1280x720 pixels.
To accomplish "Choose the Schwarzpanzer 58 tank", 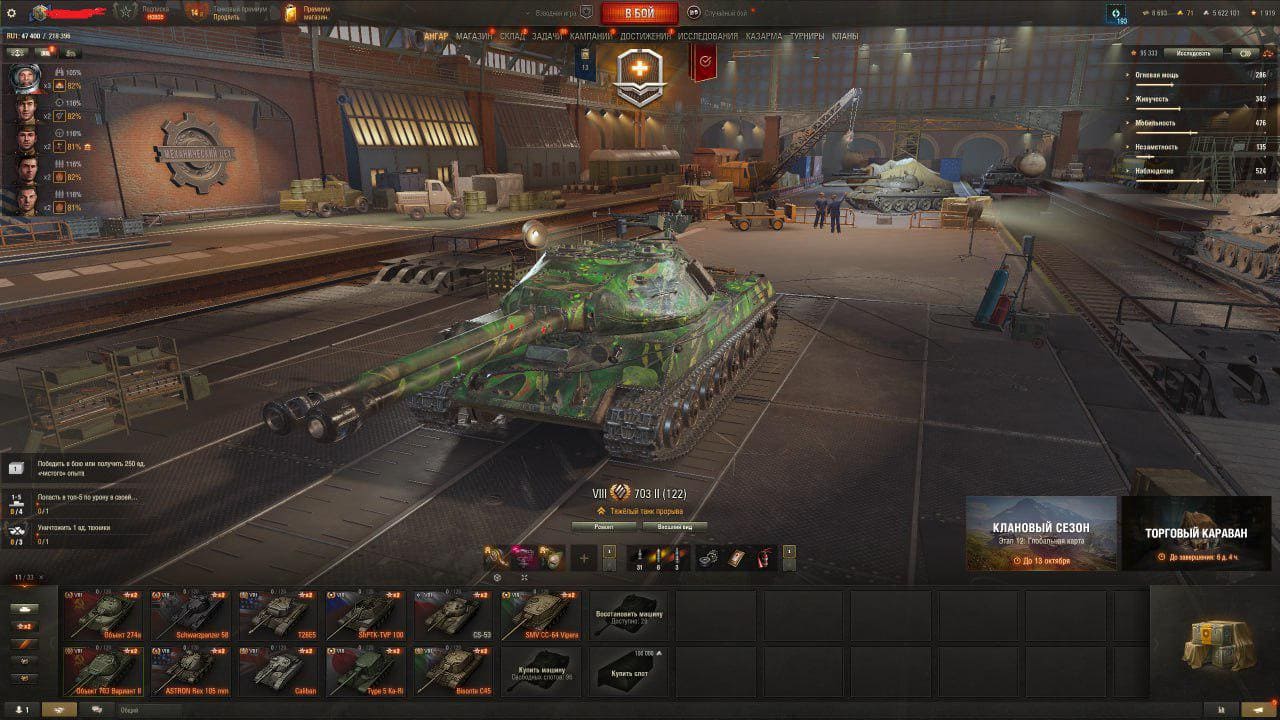I will [189, 614].
